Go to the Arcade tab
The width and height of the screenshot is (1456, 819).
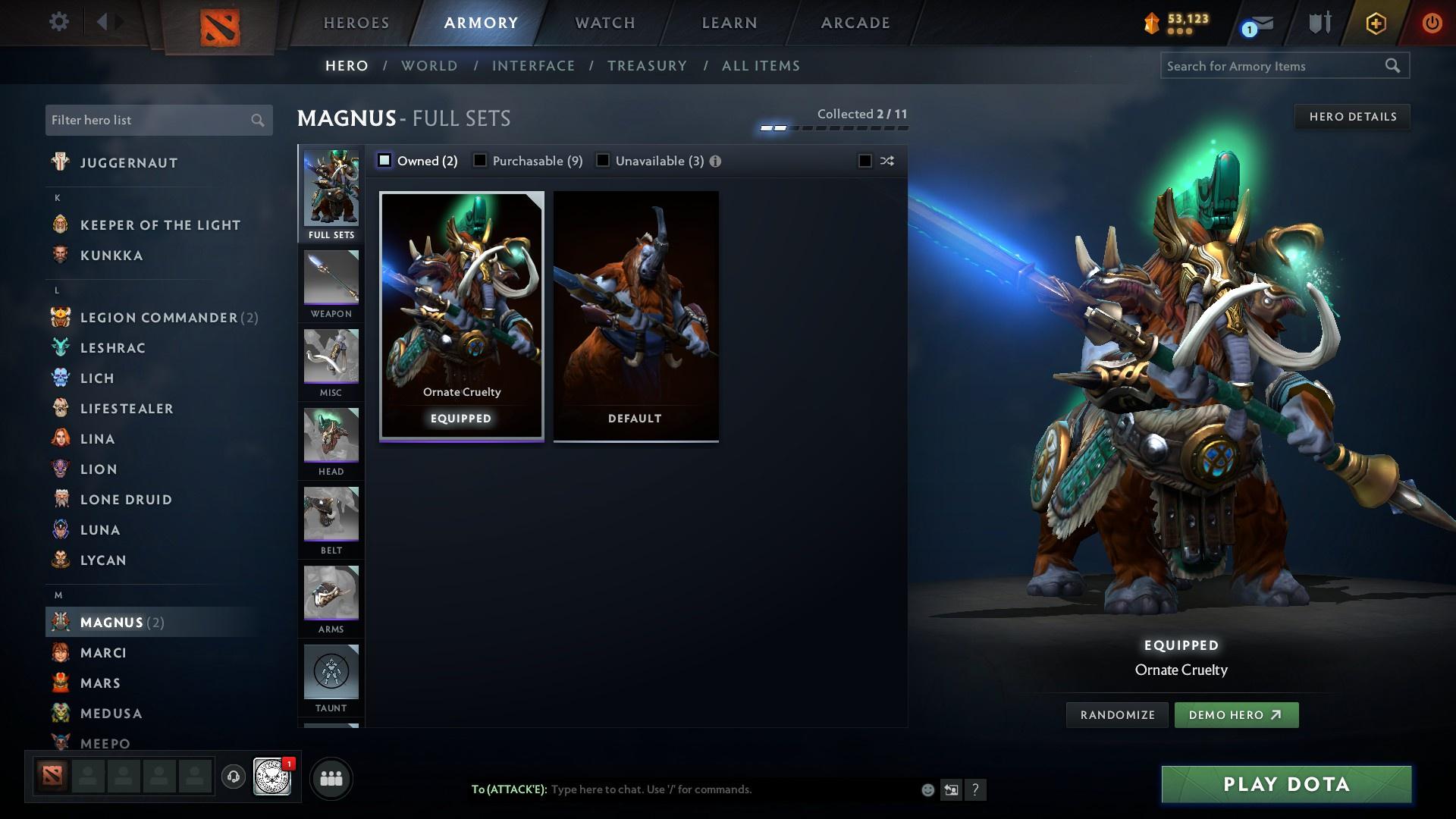(855, 23)
